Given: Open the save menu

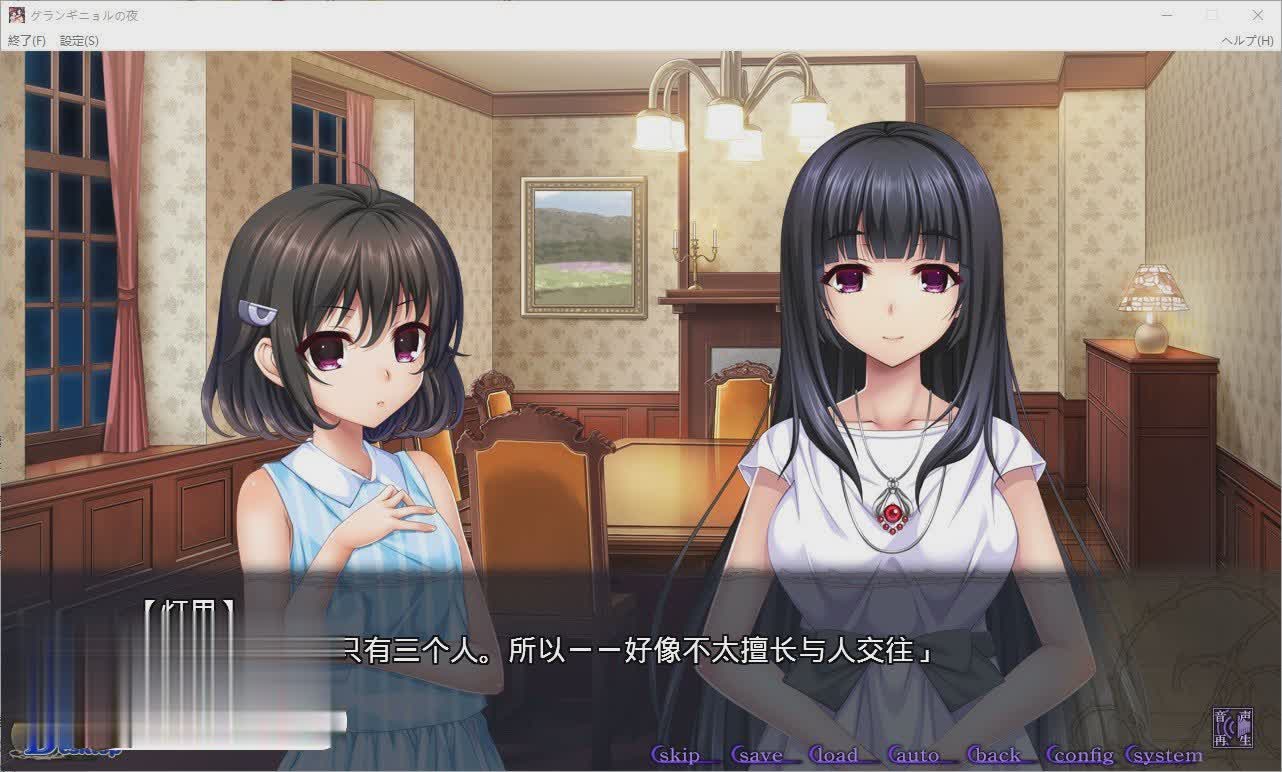Looking at the screenshot, I should click(757, 755).
